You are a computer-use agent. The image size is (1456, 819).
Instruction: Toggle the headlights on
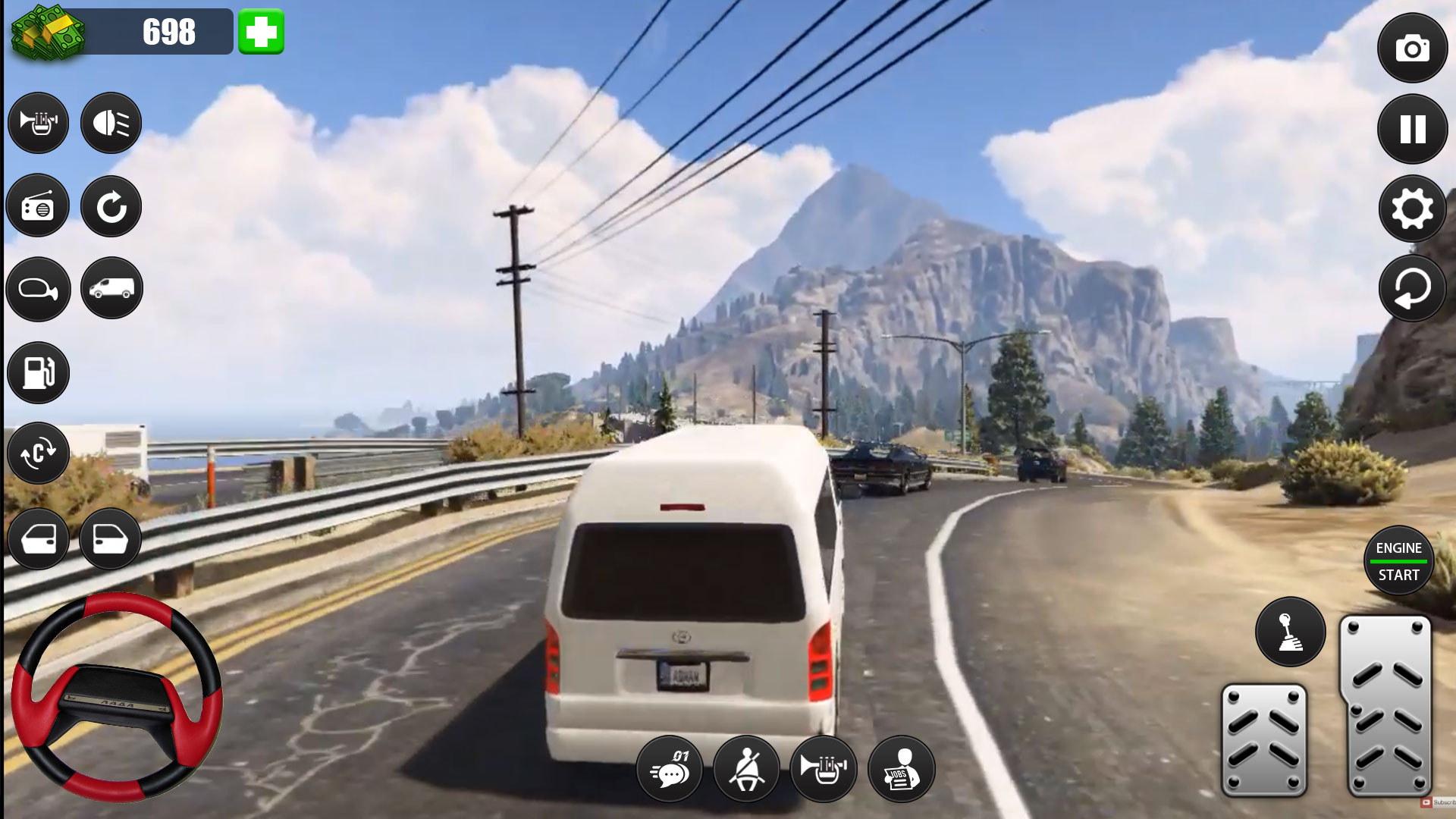[x=111, y=122]
